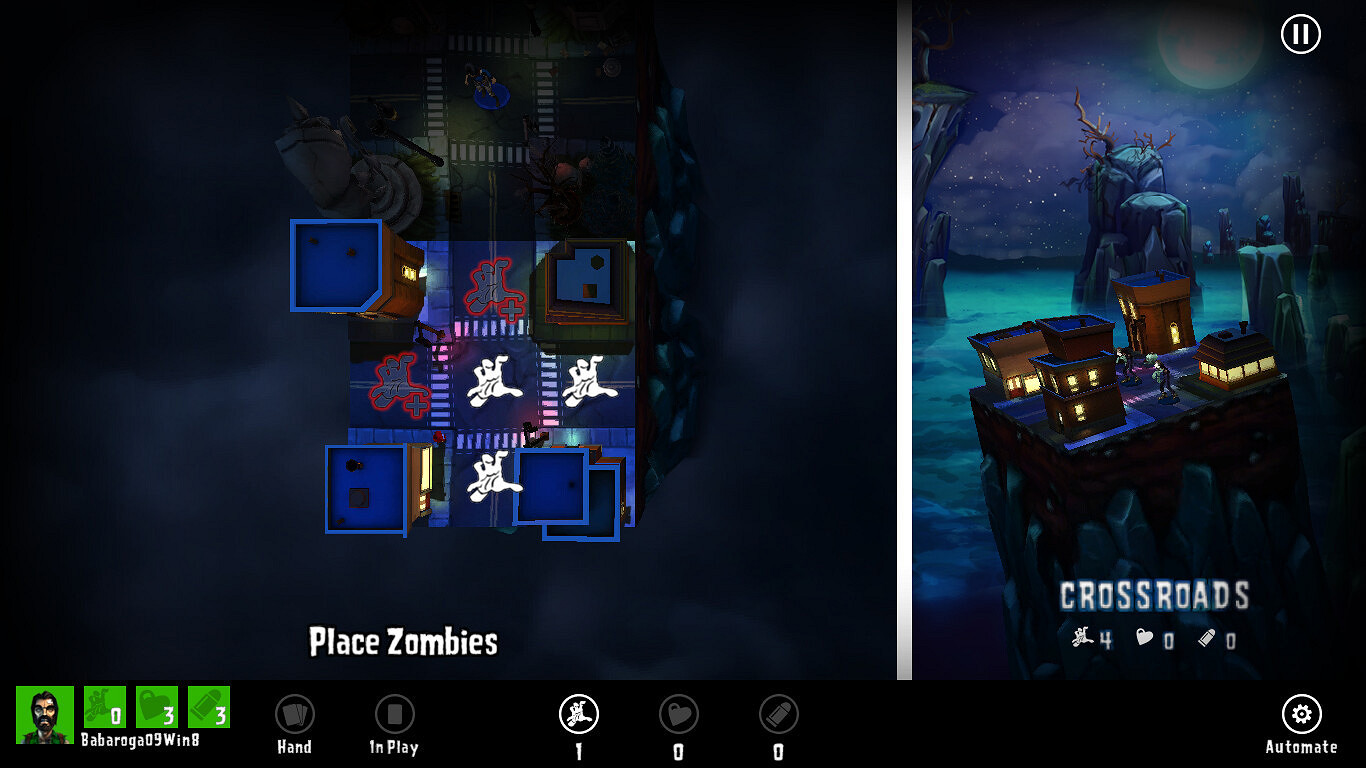Open the In Play cards icon

coord(394,714)
